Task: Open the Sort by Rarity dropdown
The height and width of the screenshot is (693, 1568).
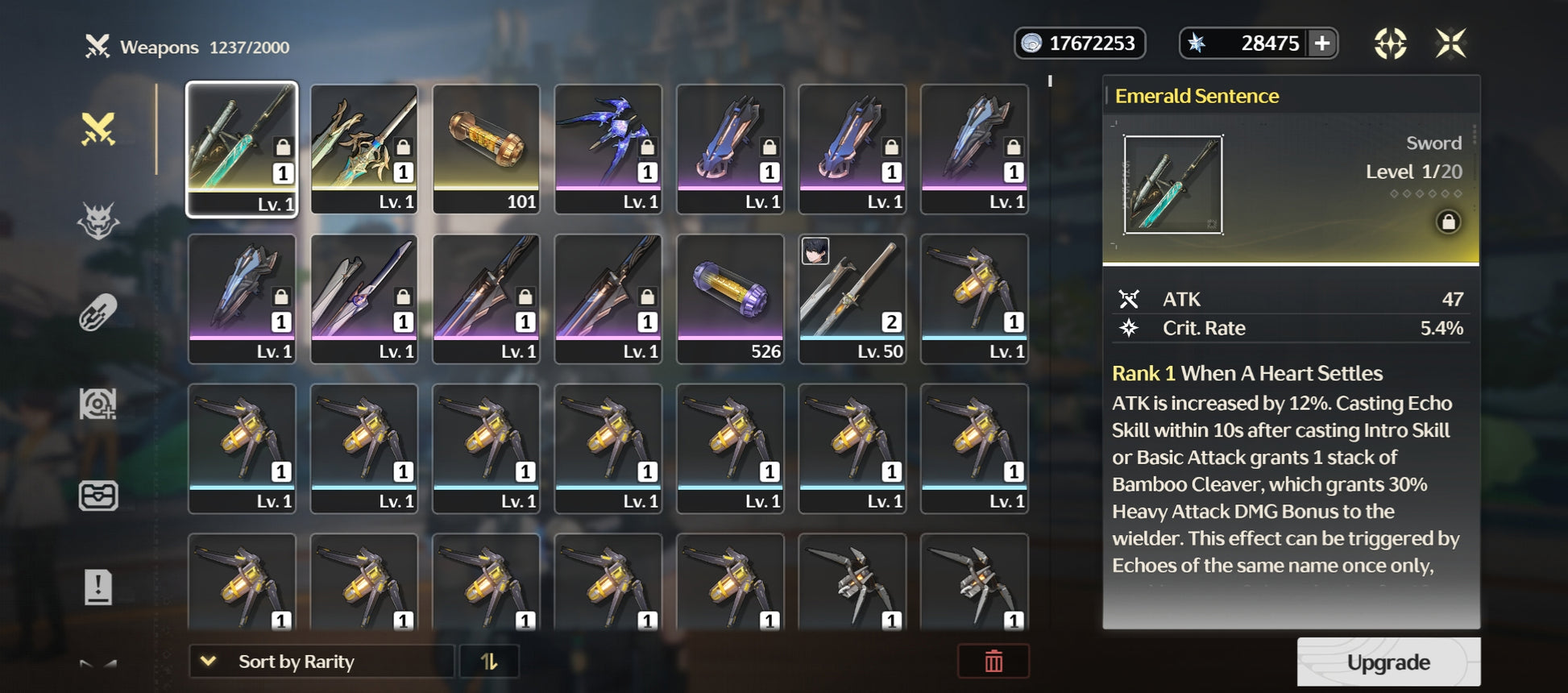Action: pyautogui.click(x=321, y=662)
